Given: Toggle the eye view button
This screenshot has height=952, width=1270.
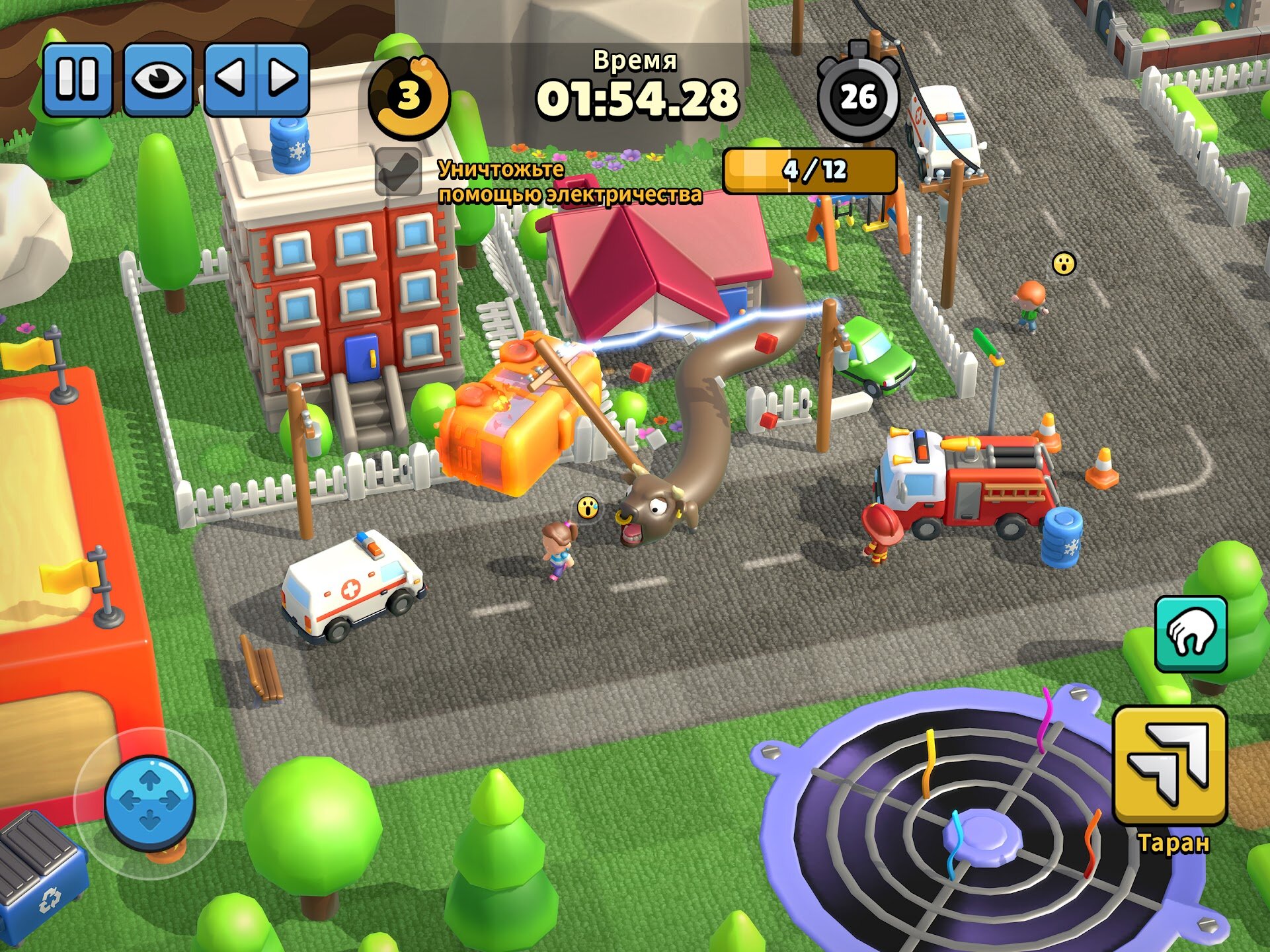Looking at the screenshot, I should 158,79.
